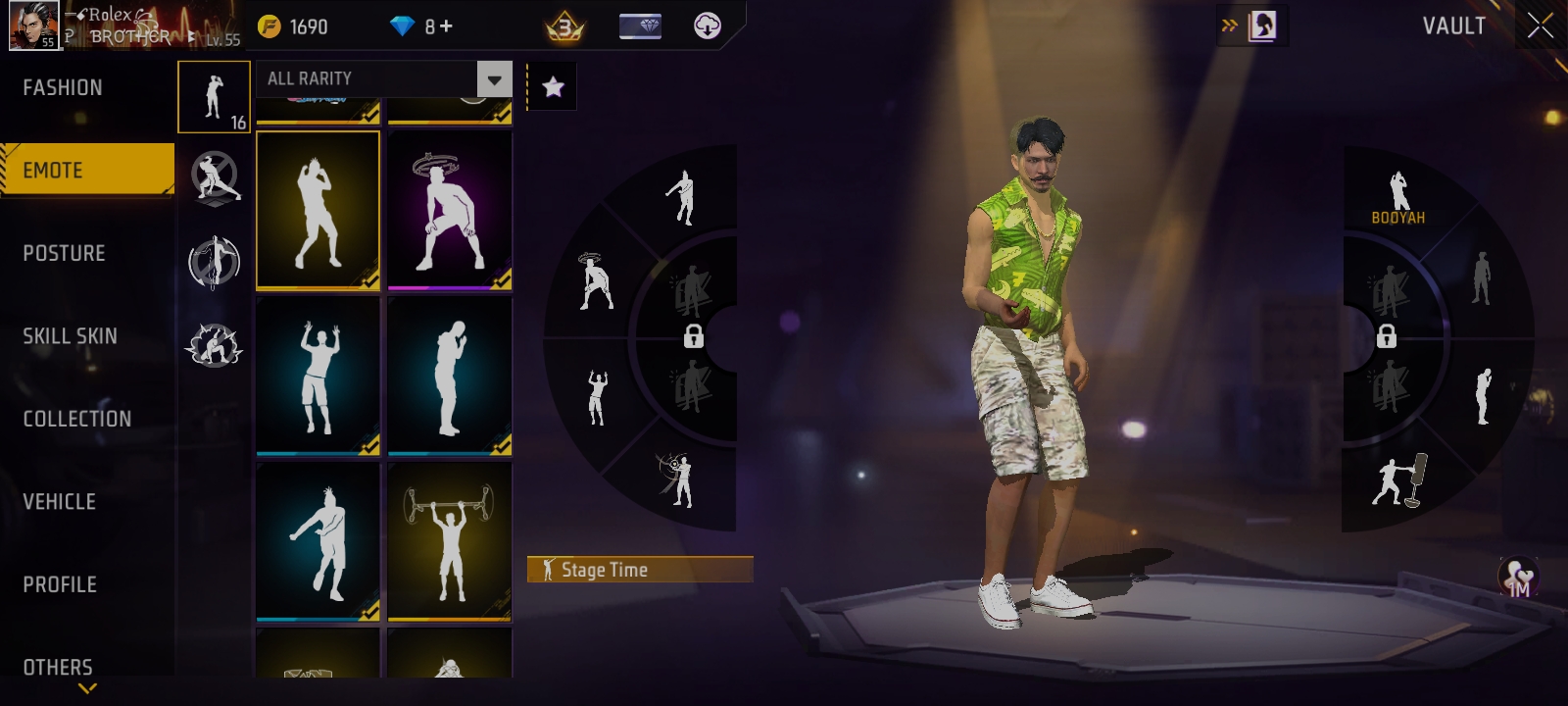Open the COLLECTION tab
Screen dimensions: 1568x706
tap(76, 419)
